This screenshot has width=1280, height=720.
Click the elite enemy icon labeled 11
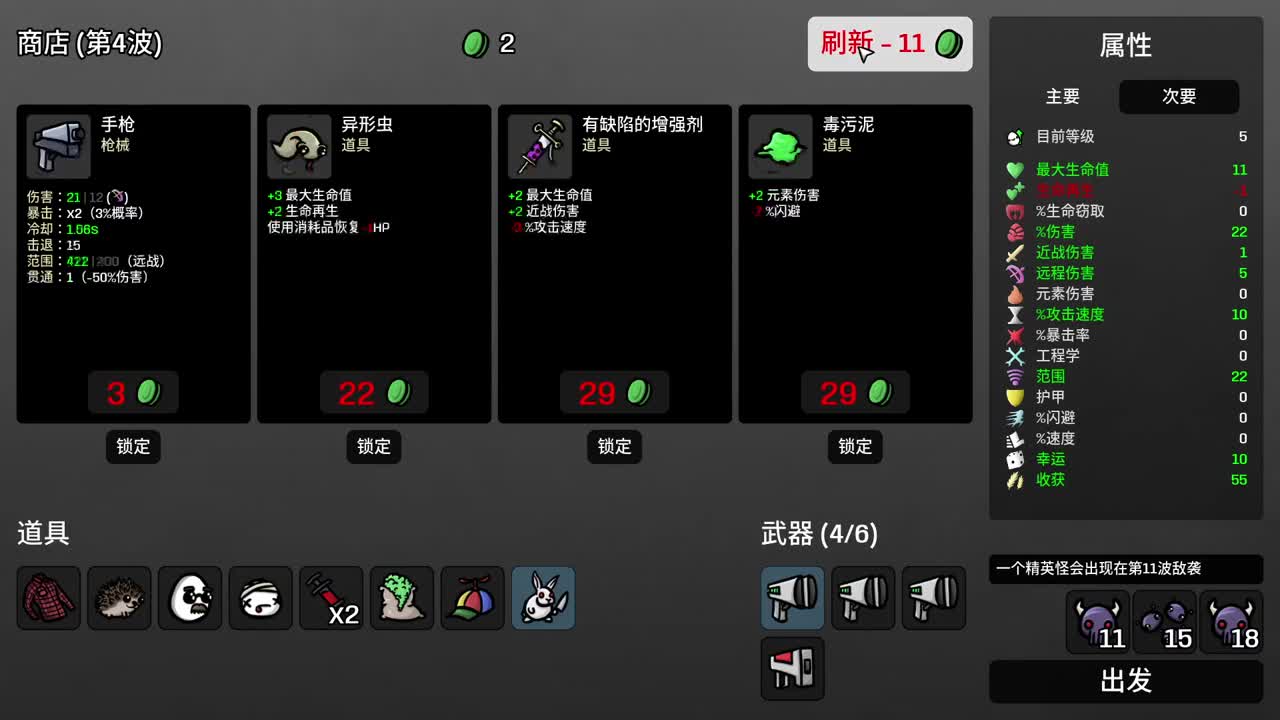pos(1096,625)
